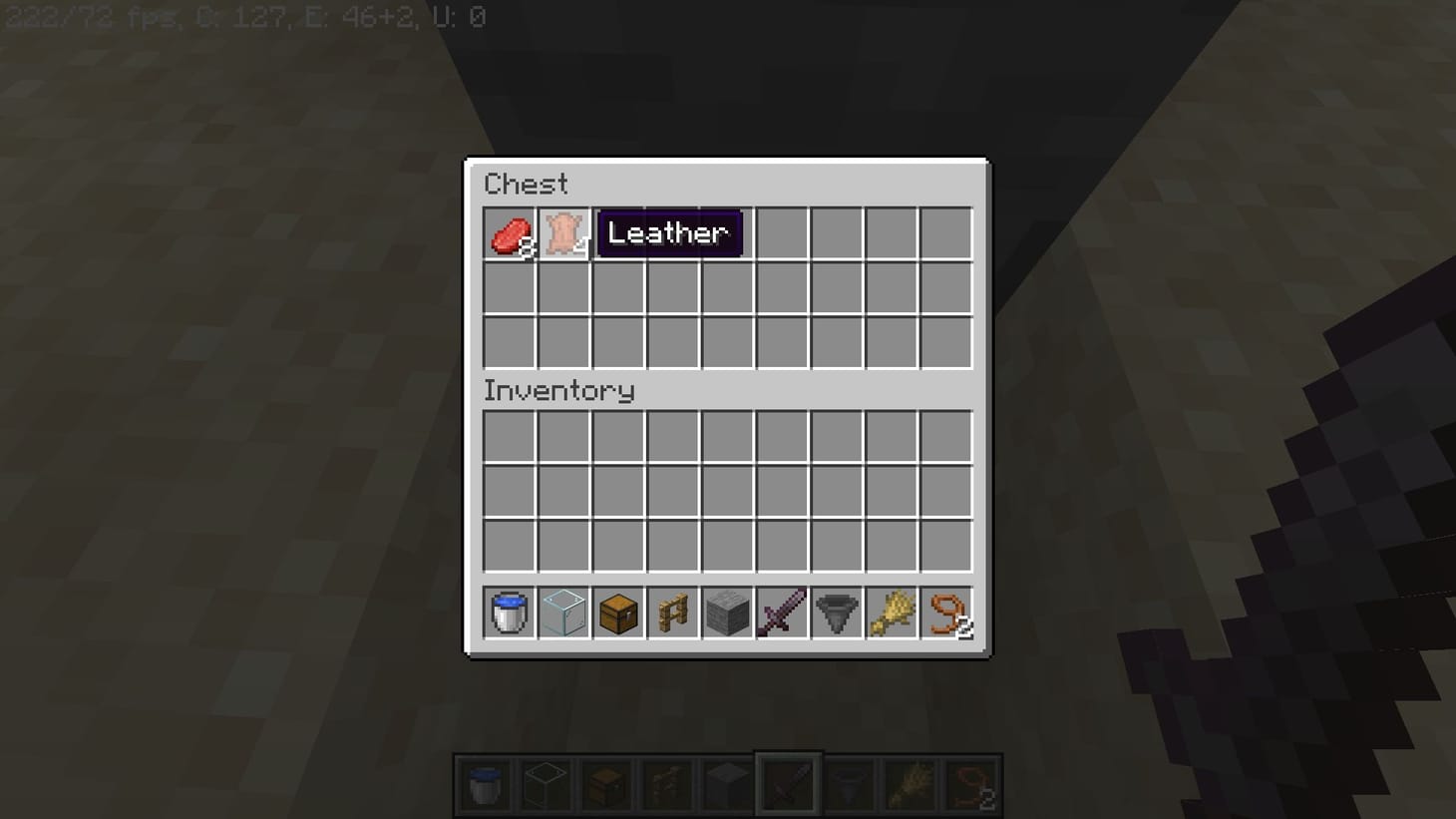
Task: Pick up the raw beef stack from the chest
Action: tap(509, 233)
